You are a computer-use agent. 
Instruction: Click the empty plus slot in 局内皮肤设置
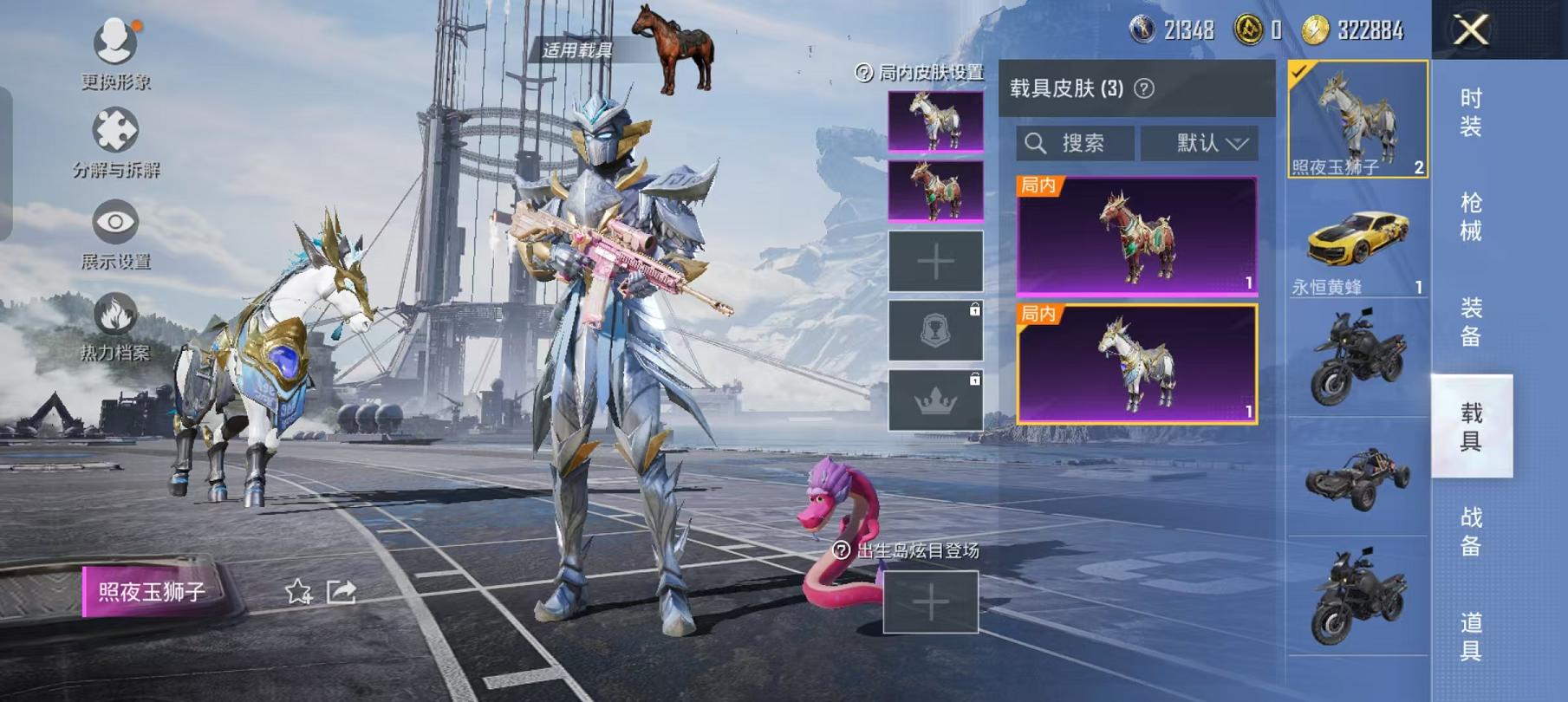tap(936, 260)
